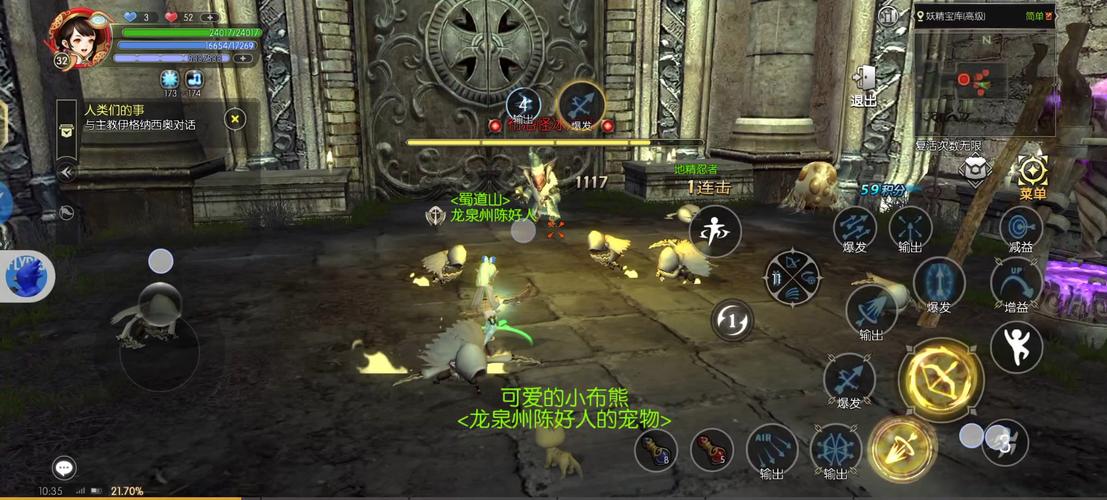
Task: Open the four-way skill wheel
Action: click(x=793, y=277)
